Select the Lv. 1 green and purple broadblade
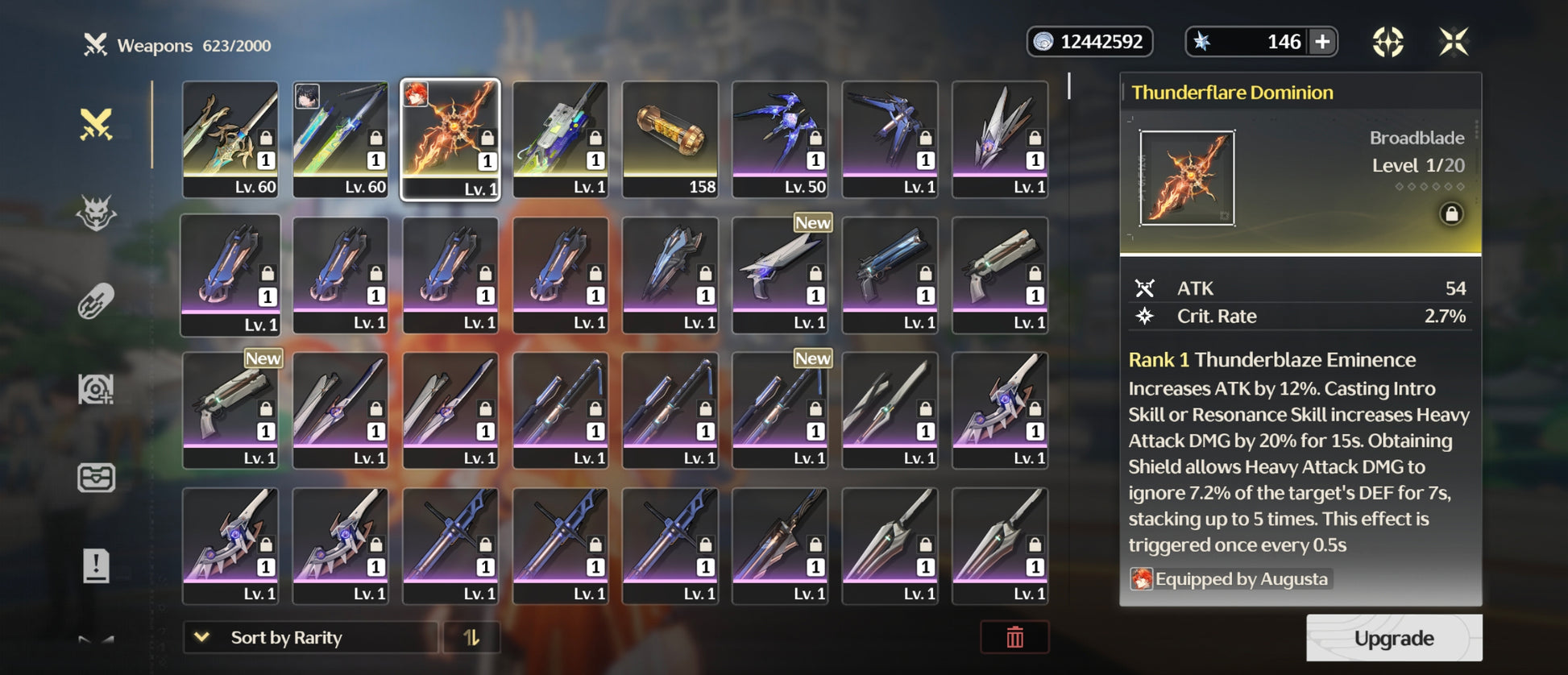 click(560, 139)
